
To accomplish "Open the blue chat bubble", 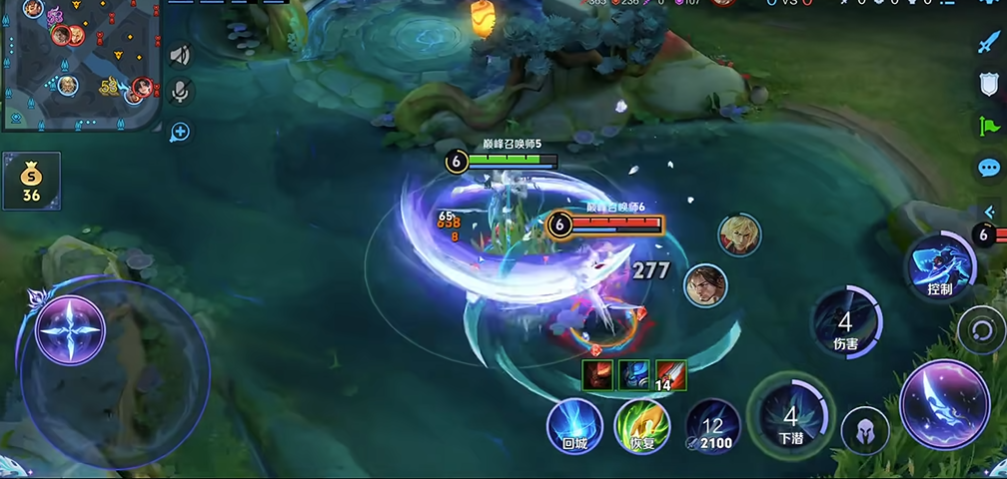I will pyautogui.click(x=989, y=168).
